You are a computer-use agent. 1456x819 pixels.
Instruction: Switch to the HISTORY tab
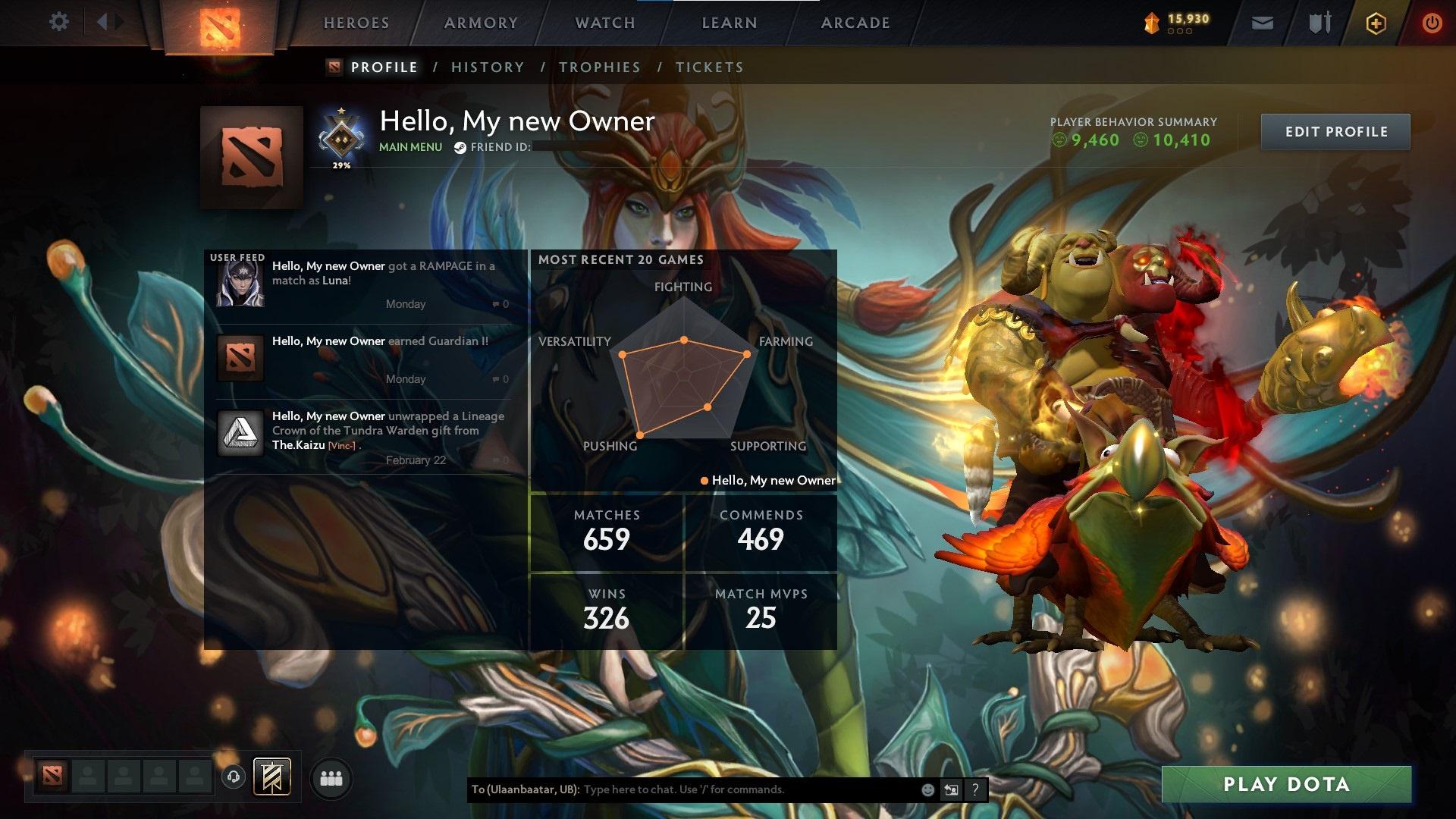point(487,67)
